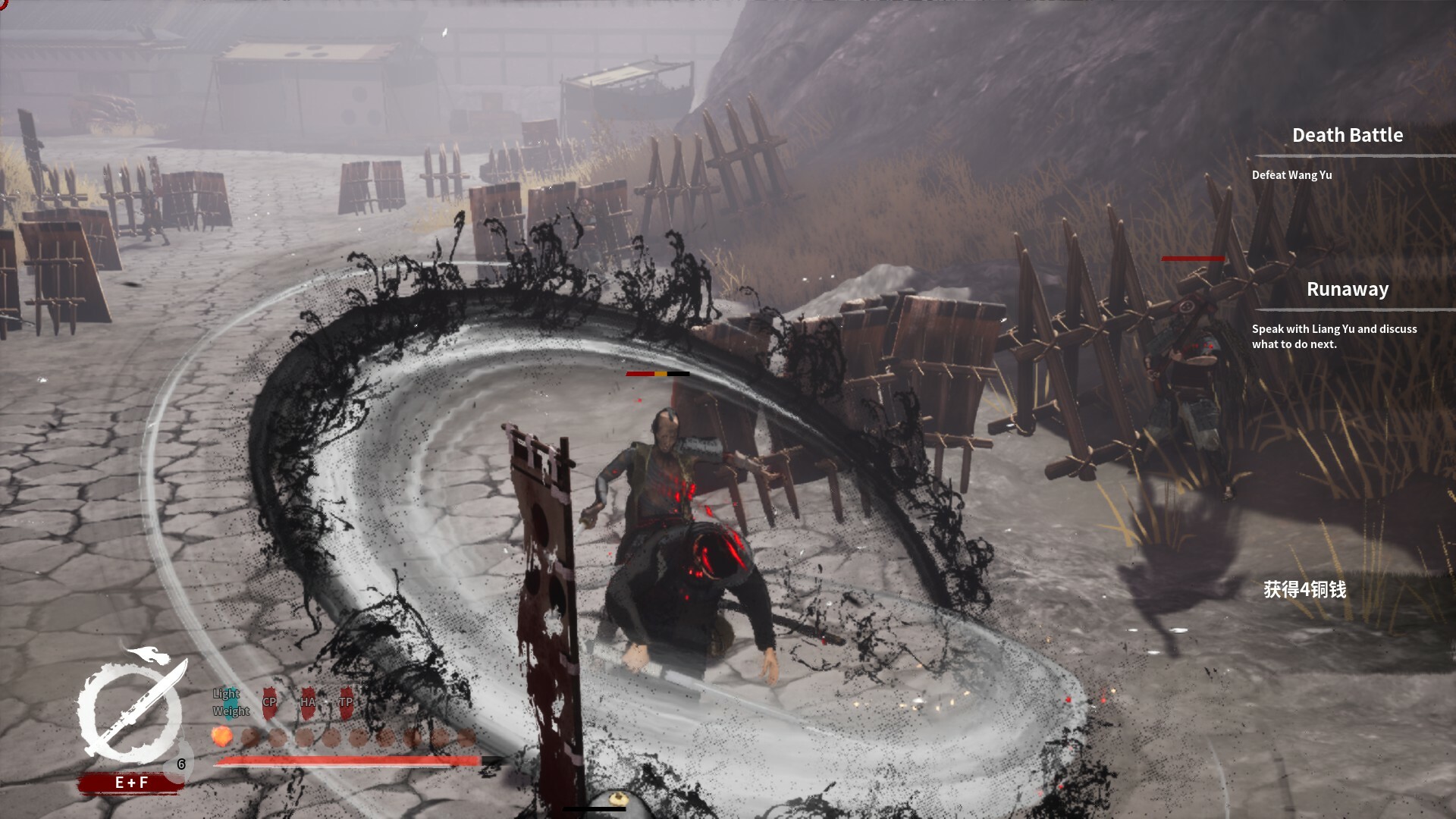Select the glowing orange flame orb in the HUD
This screenshot has height=819, width=1456.
click(222, 737)
